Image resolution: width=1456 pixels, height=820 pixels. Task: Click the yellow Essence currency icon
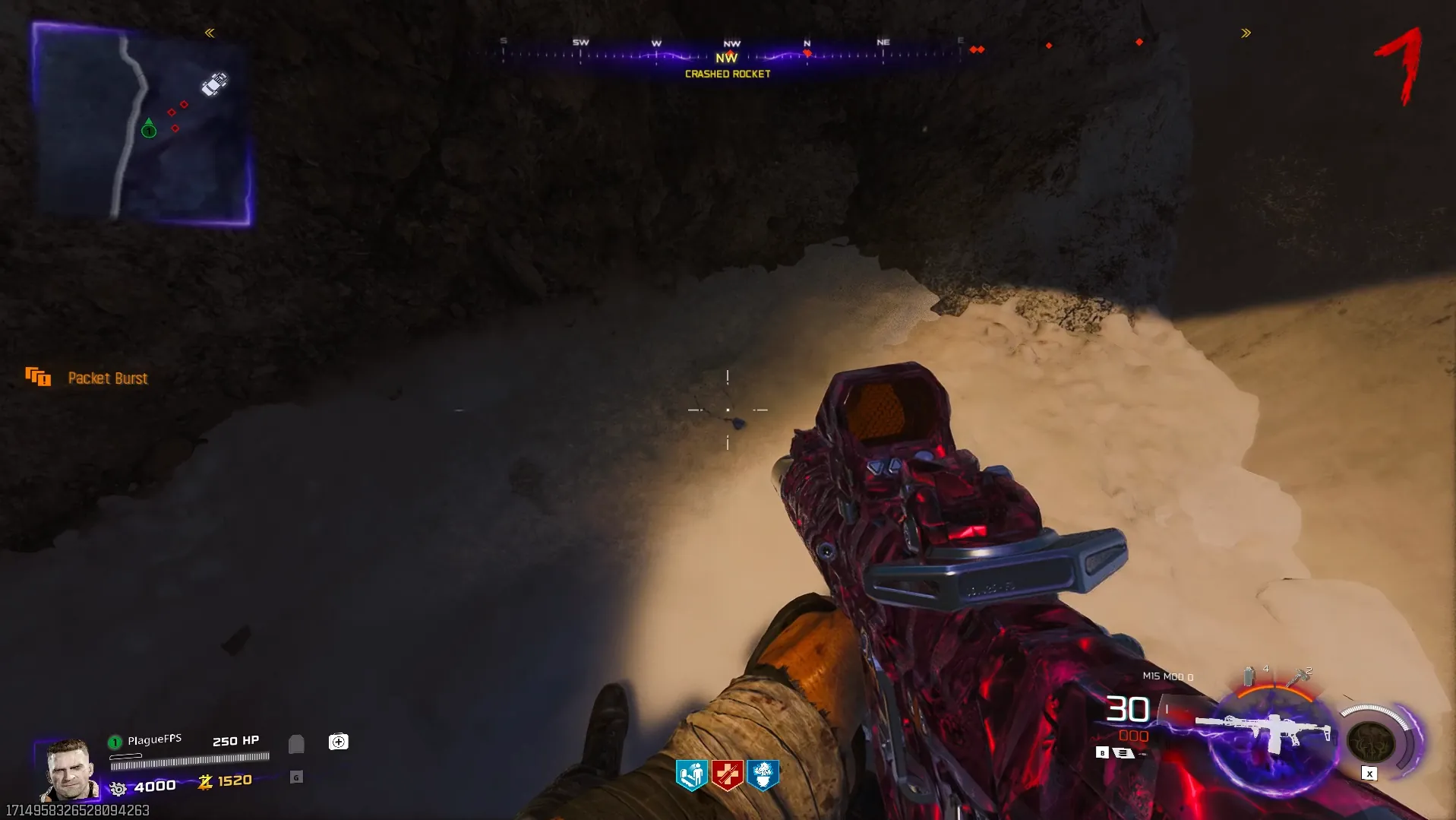point(205,782)
